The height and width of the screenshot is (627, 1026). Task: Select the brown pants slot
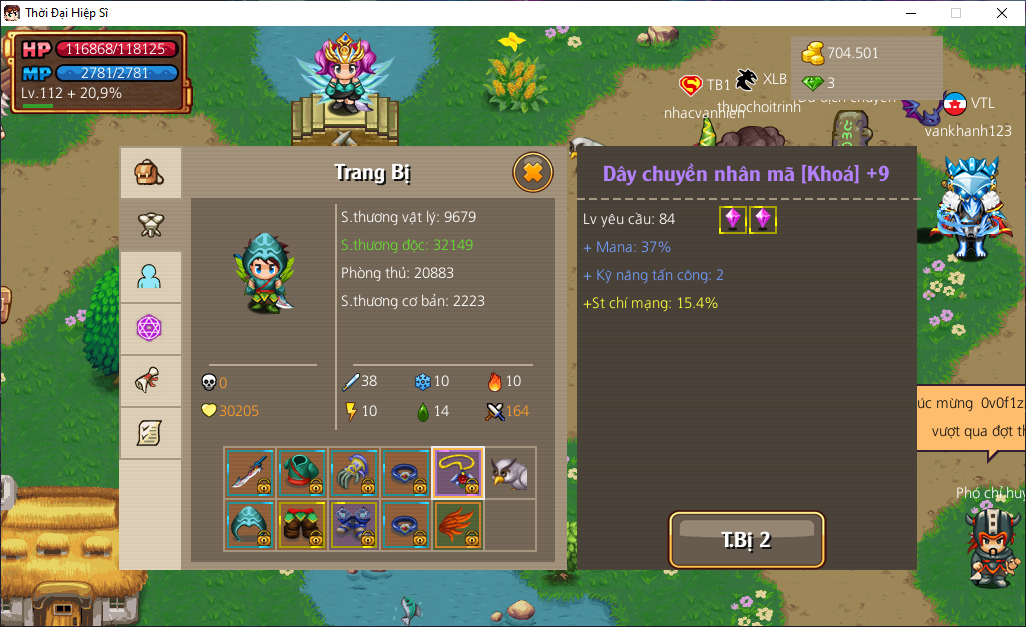[302, 525]
